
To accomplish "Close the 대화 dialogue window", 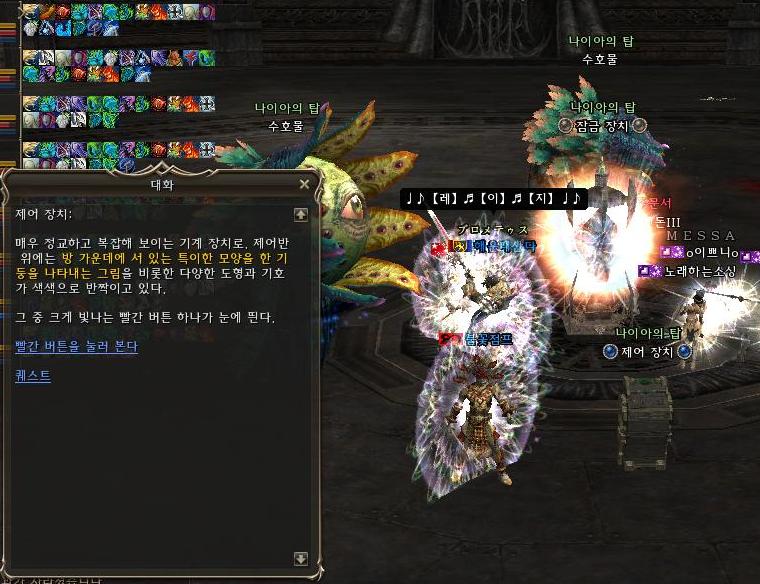I will [x=304, y=185].
